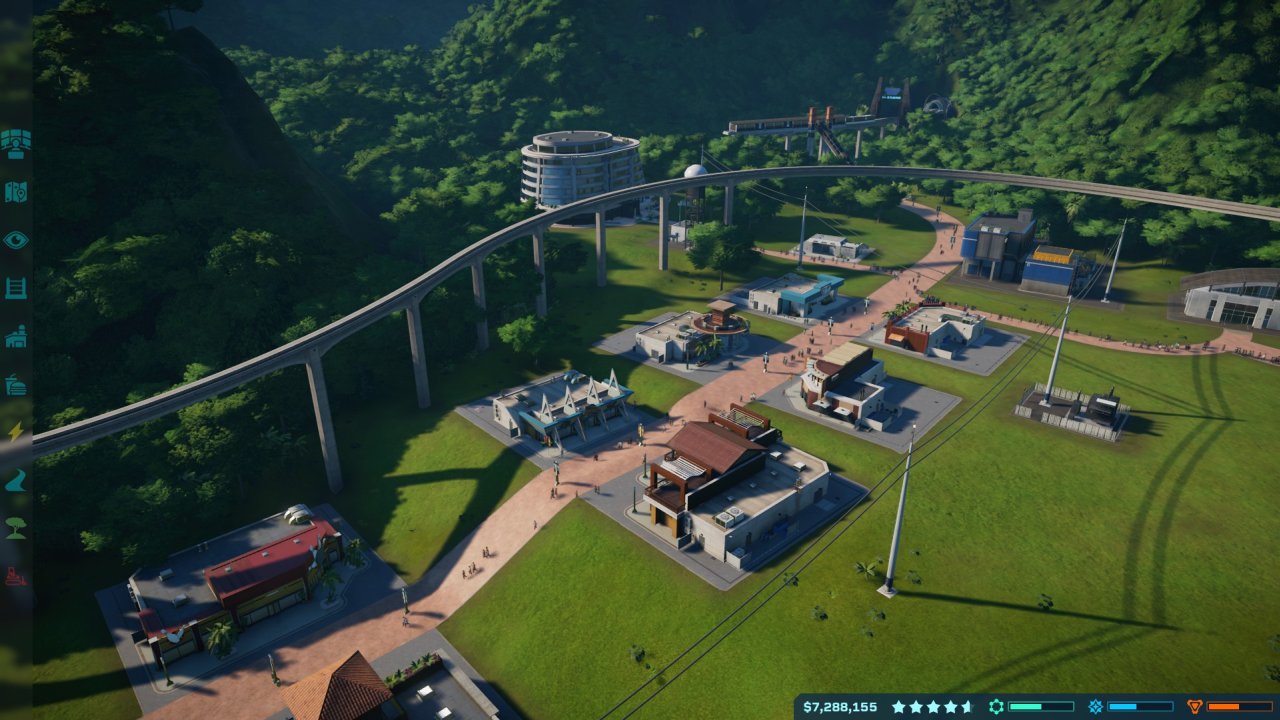Activate the tree landscaping tool

click(15, 529)
